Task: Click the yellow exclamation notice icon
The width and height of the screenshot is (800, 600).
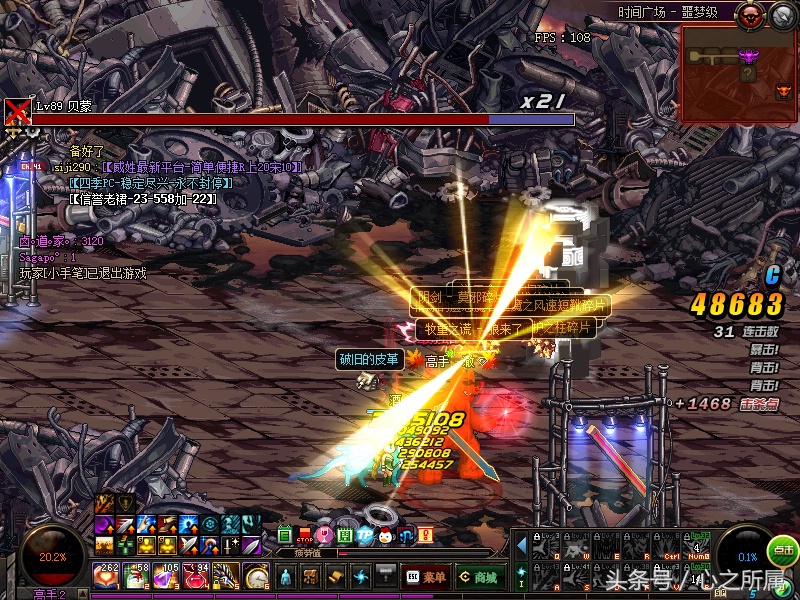Action: 424,536
